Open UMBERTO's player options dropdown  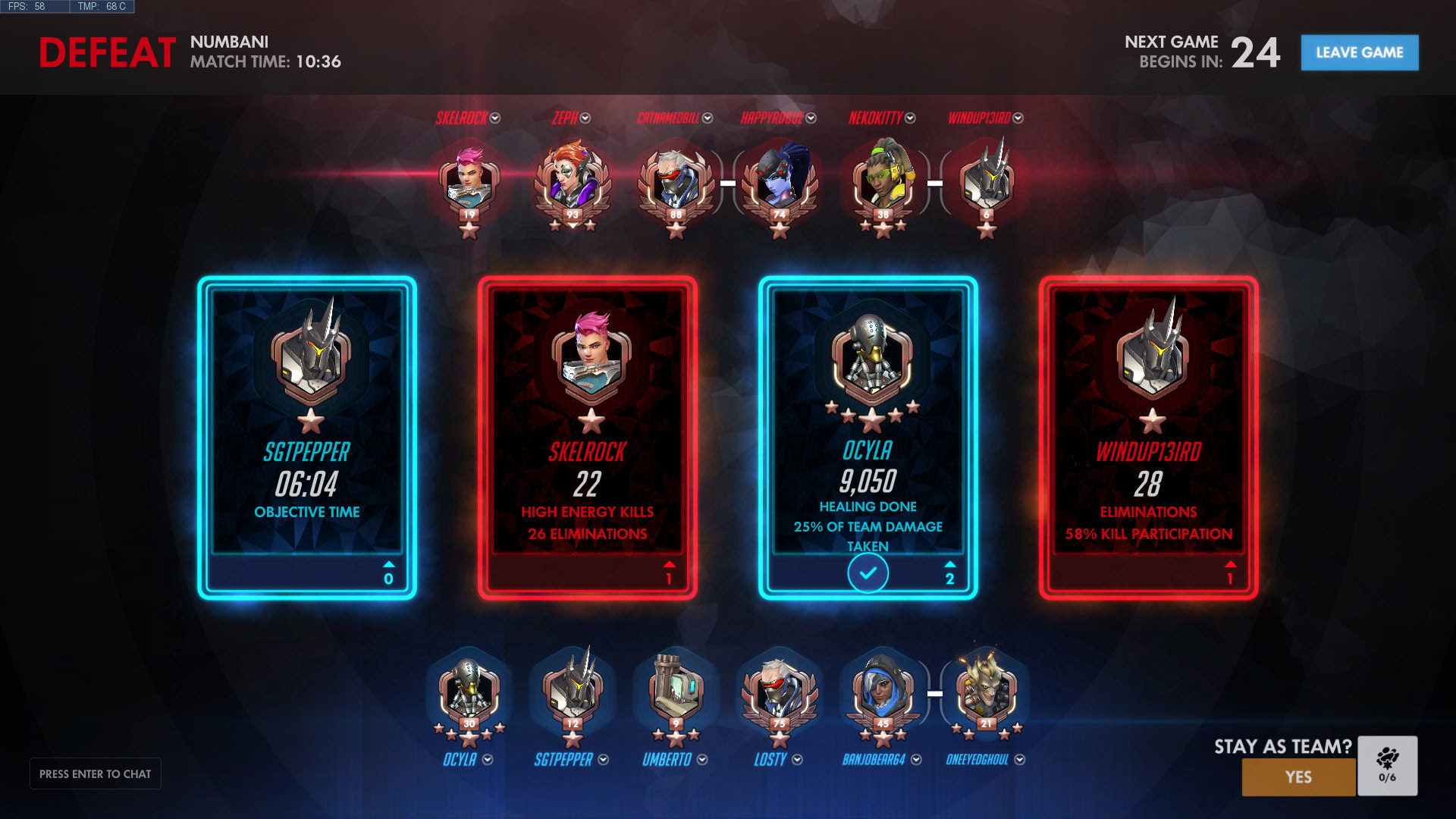point(702,760)
